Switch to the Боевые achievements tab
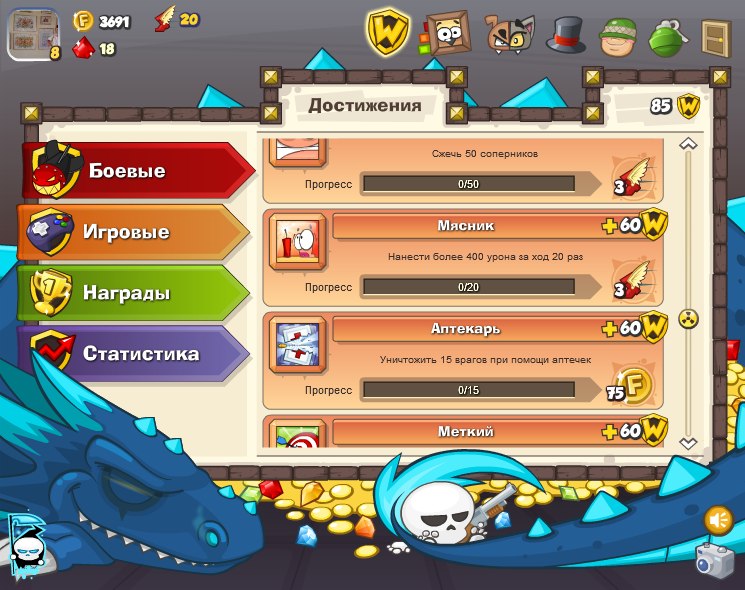This screenshot has width=745, height=590. pyautogui.click(x=135, y=171)
